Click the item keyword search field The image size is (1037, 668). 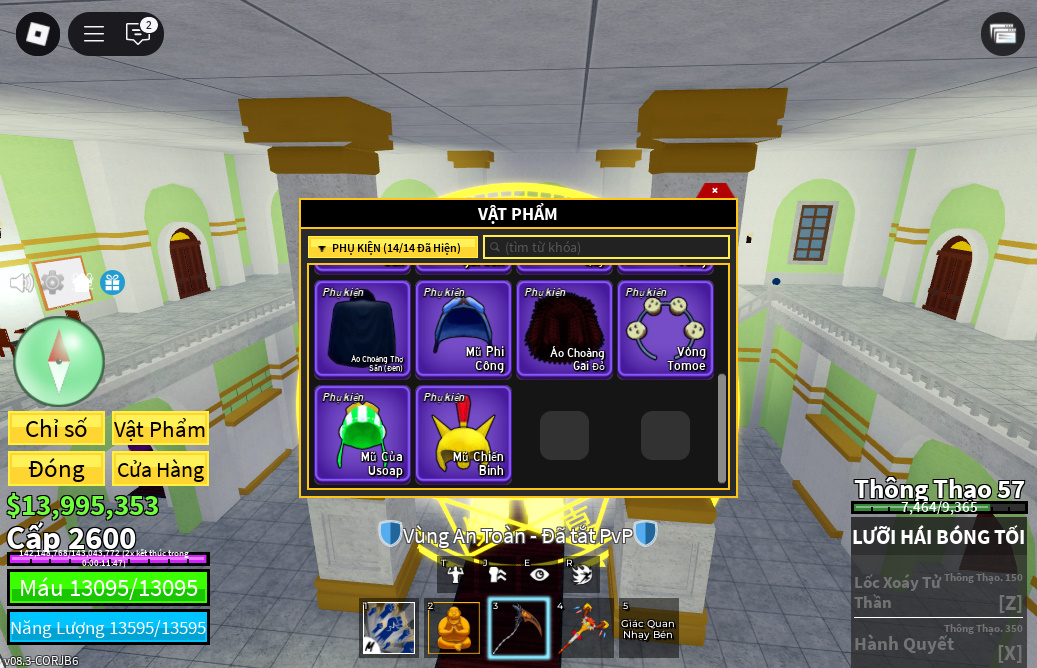(x=606, y=248)
